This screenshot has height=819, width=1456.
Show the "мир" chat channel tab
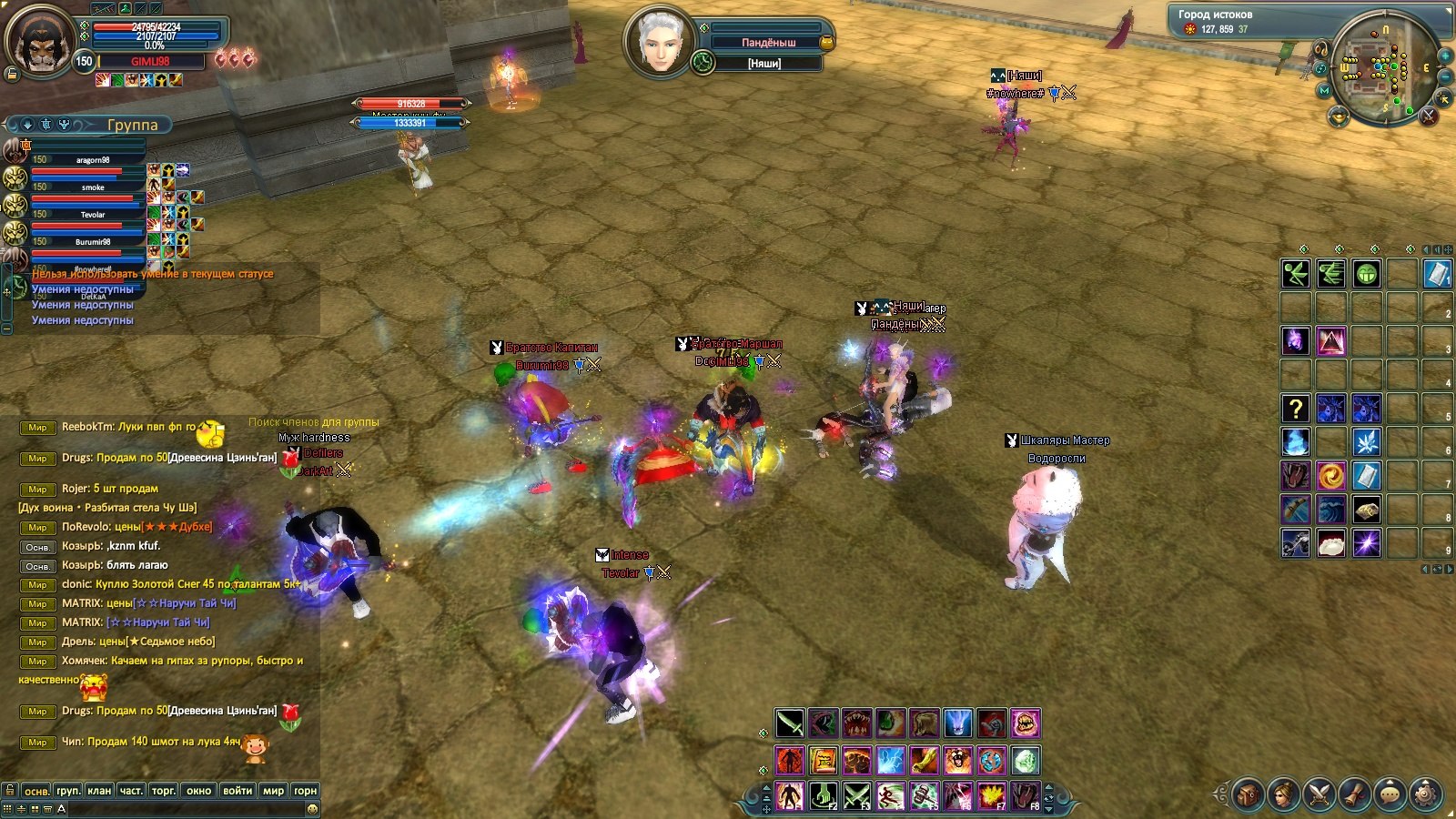pyautogui.click(x=273, y=791)
